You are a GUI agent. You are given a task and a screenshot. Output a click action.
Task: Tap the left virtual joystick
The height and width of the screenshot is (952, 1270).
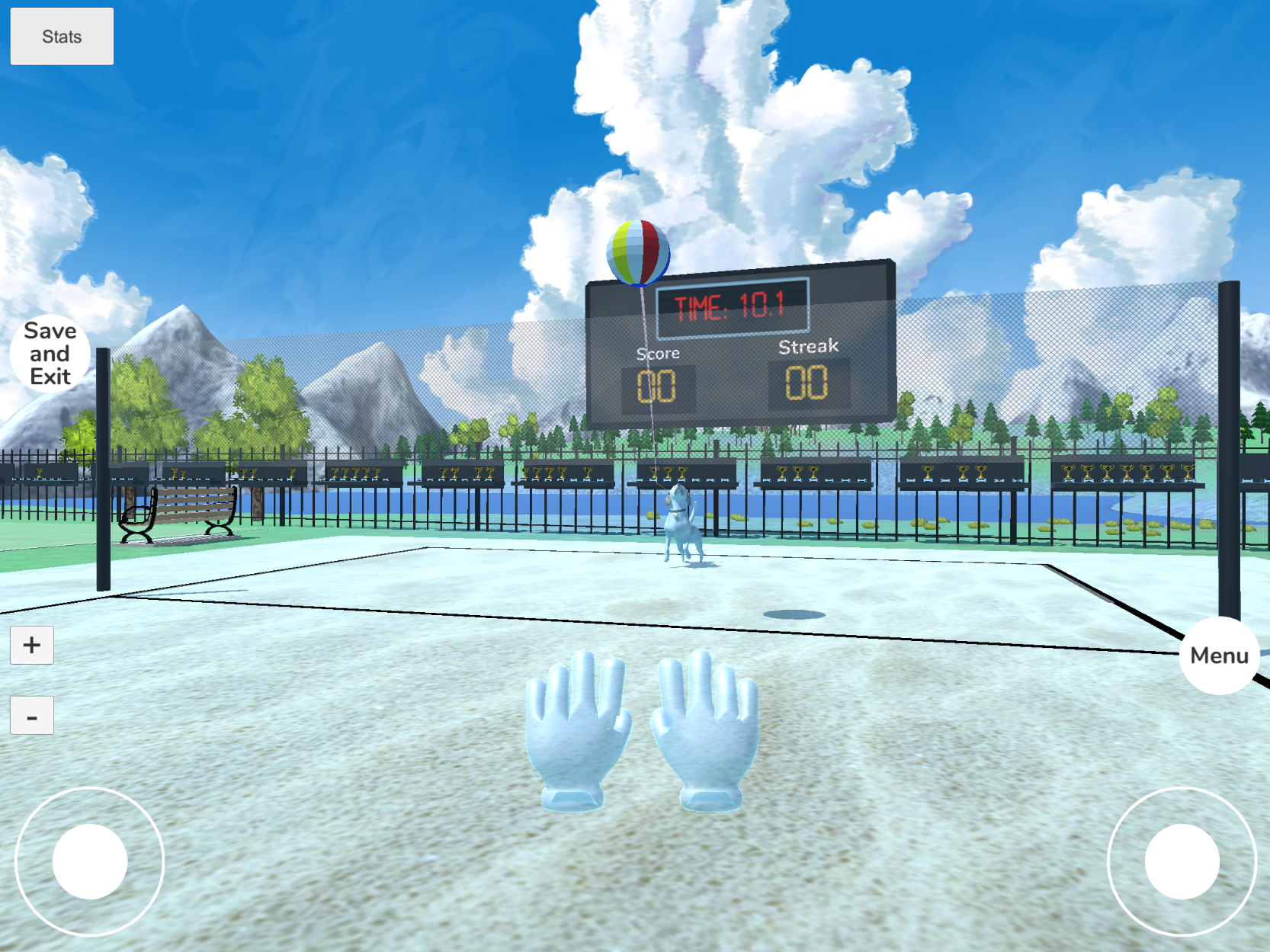[x=91, y=860]
